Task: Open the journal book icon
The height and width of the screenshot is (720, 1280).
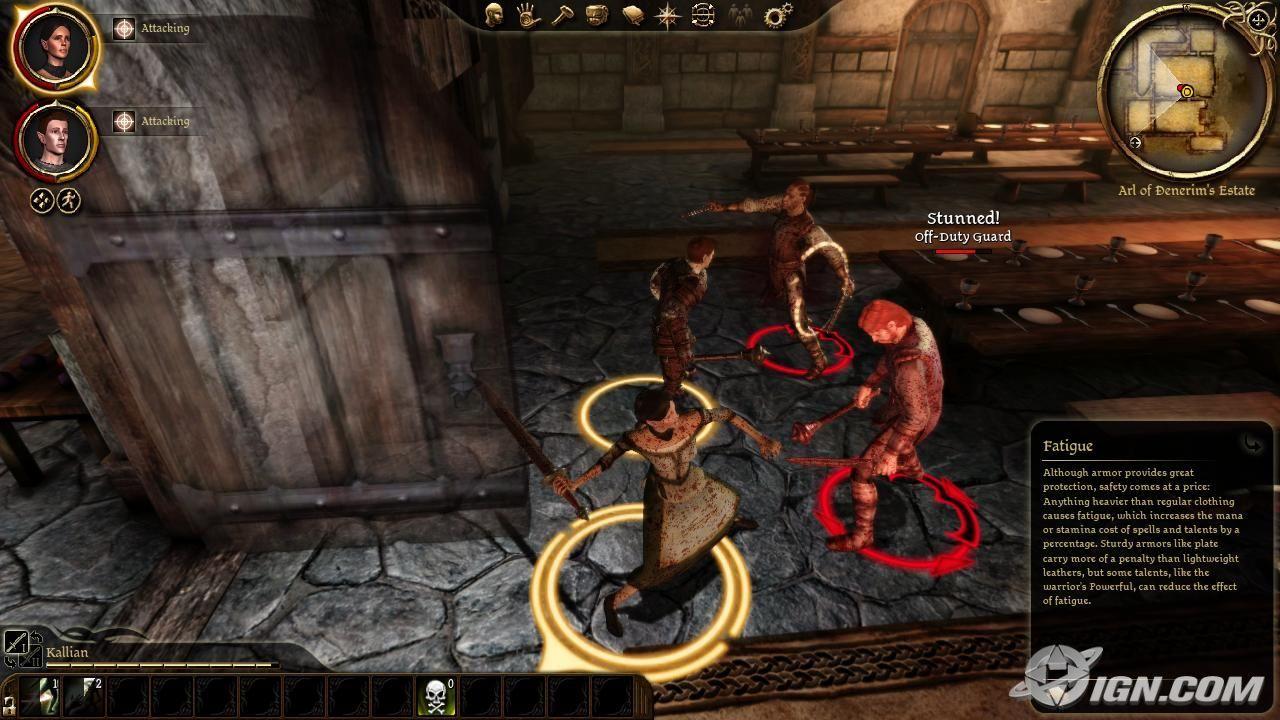Action: pos(632,15)
